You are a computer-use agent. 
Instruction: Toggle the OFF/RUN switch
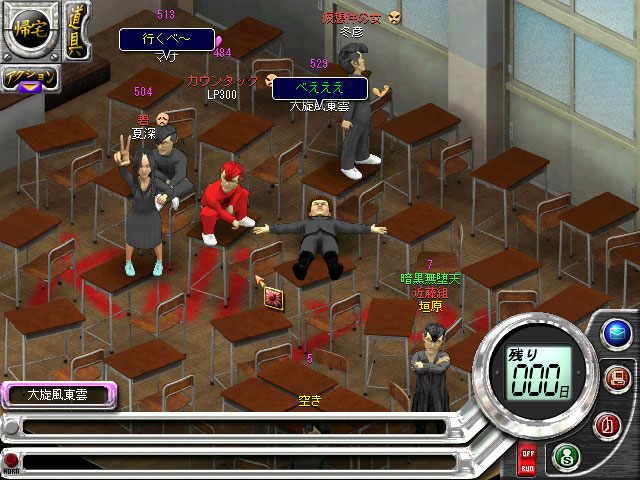click(527, 460)
